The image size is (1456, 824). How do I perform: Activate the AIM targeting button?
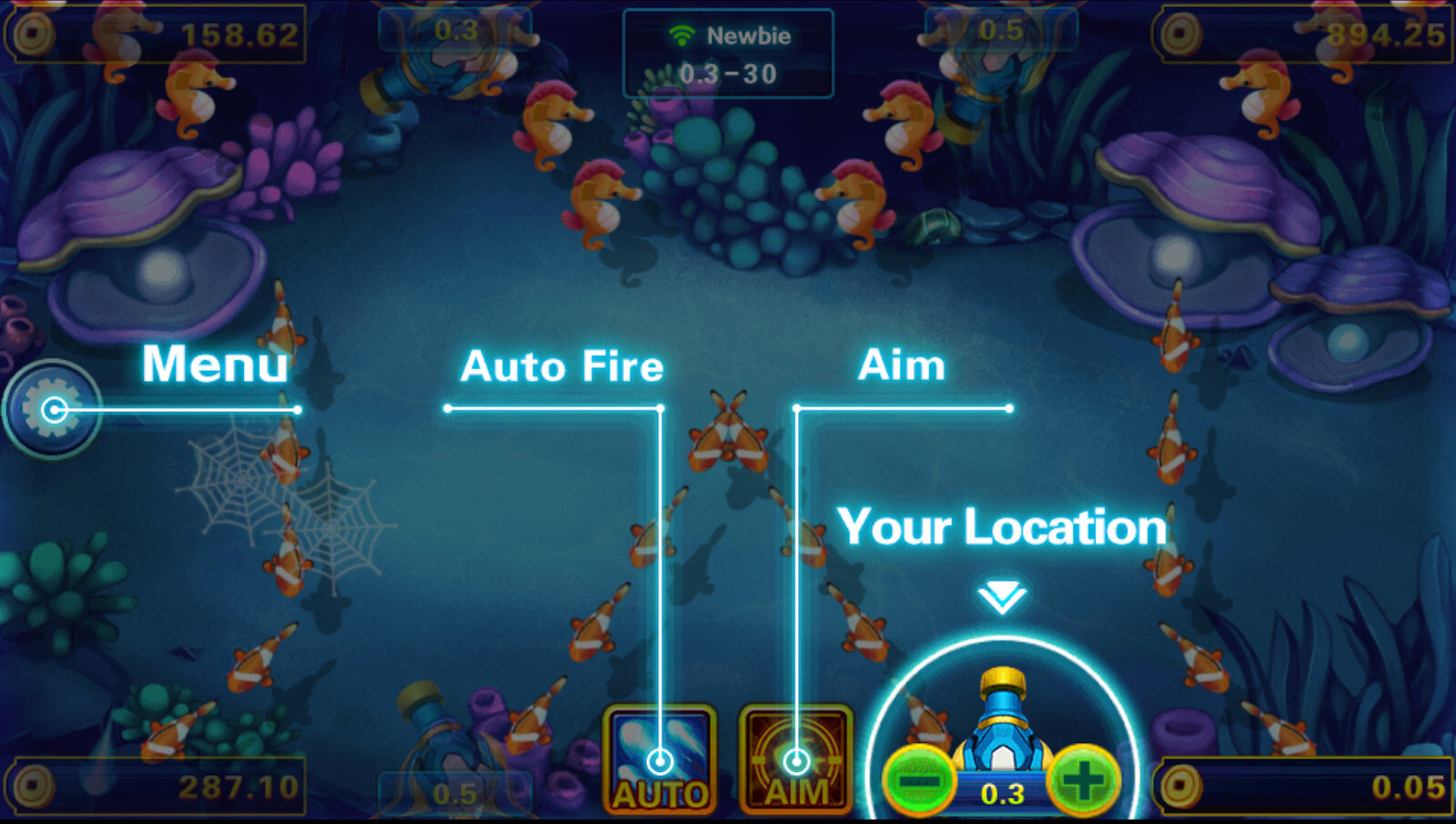point(796,760)
